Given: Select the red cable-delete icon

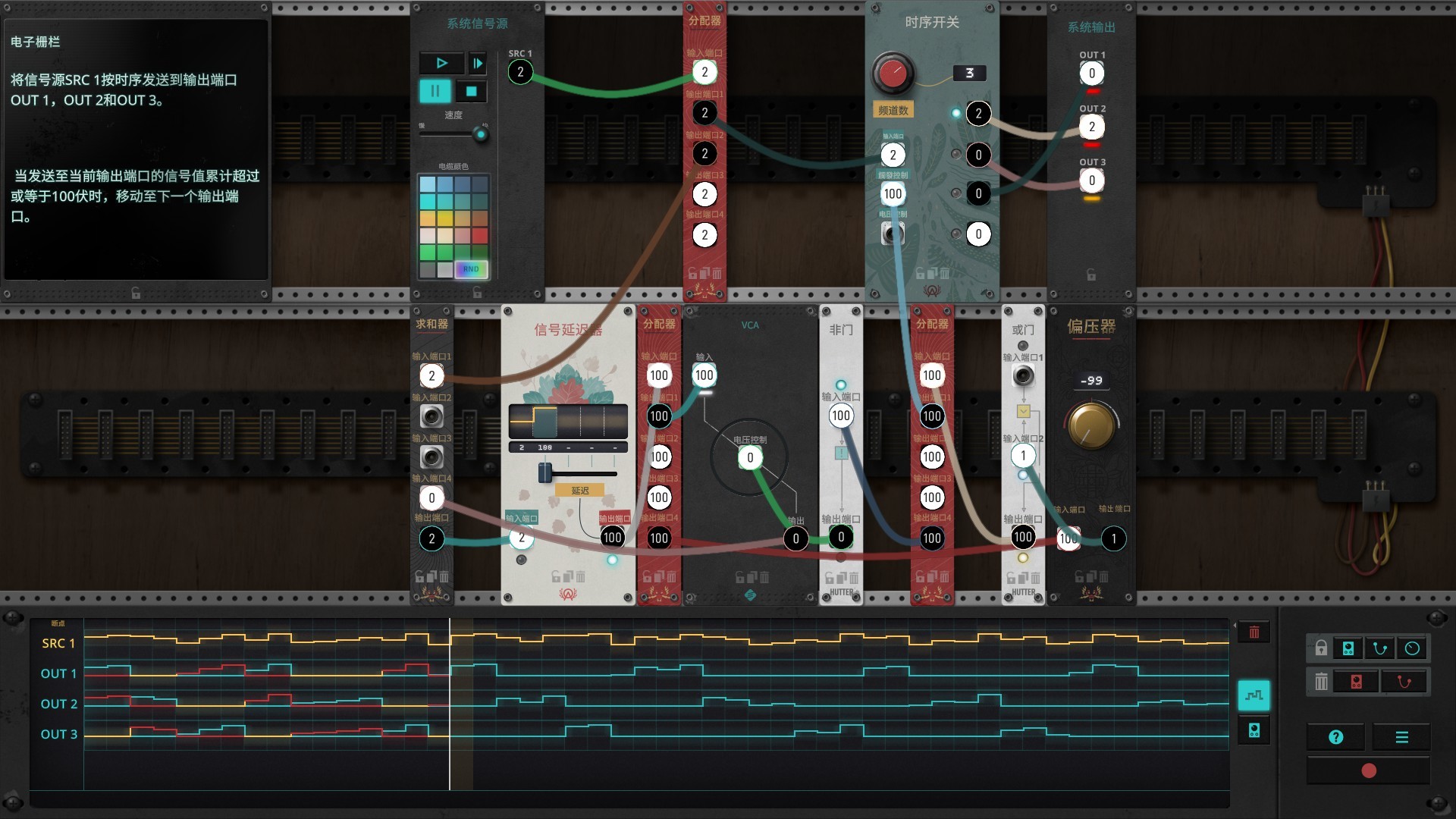Looking at the screenshot, I should pos(1404,681).
